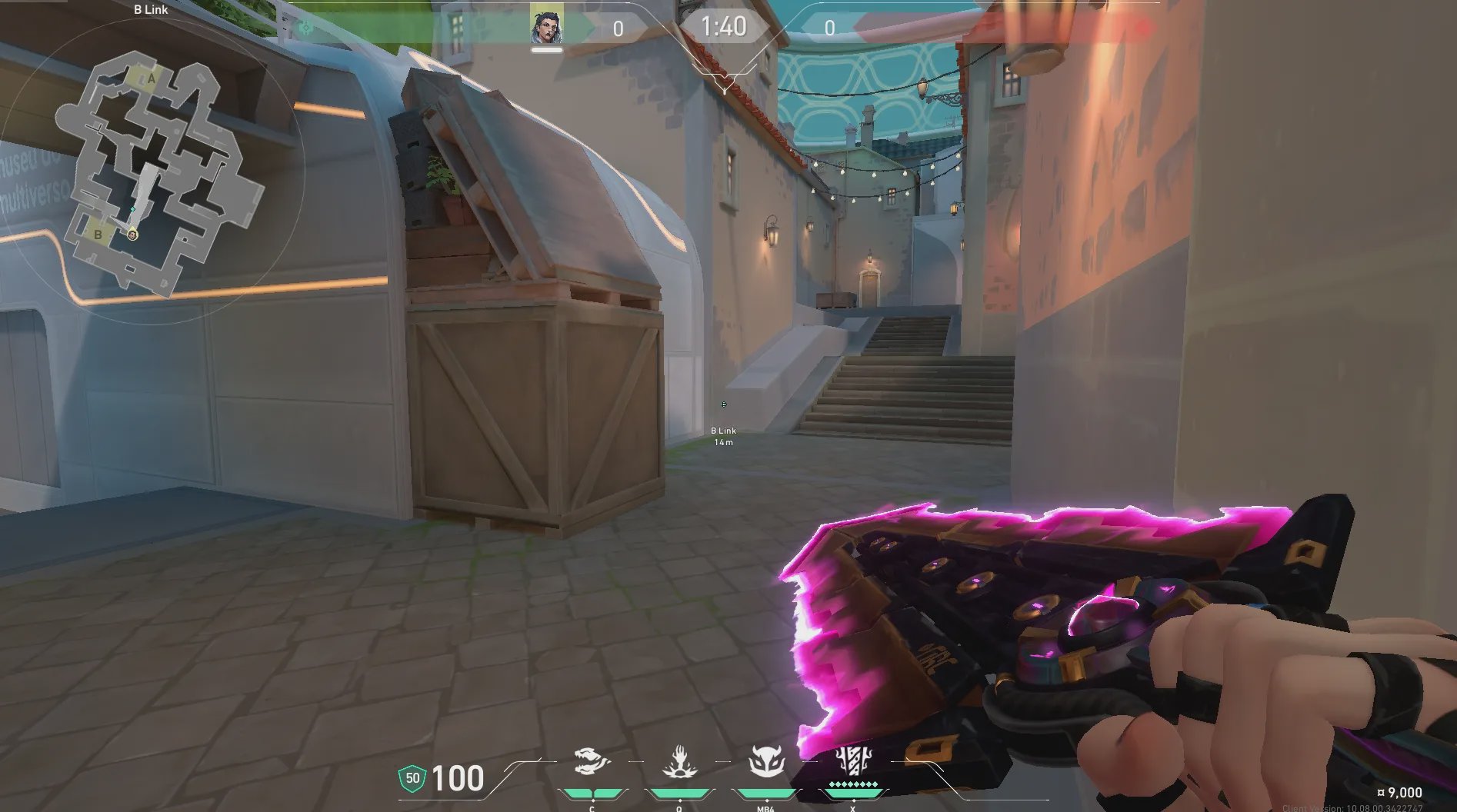The width and height of the screenshot is (1457, 812).
Task: Select the agent portrait on the top bar
Action: [x=546, y=26]
